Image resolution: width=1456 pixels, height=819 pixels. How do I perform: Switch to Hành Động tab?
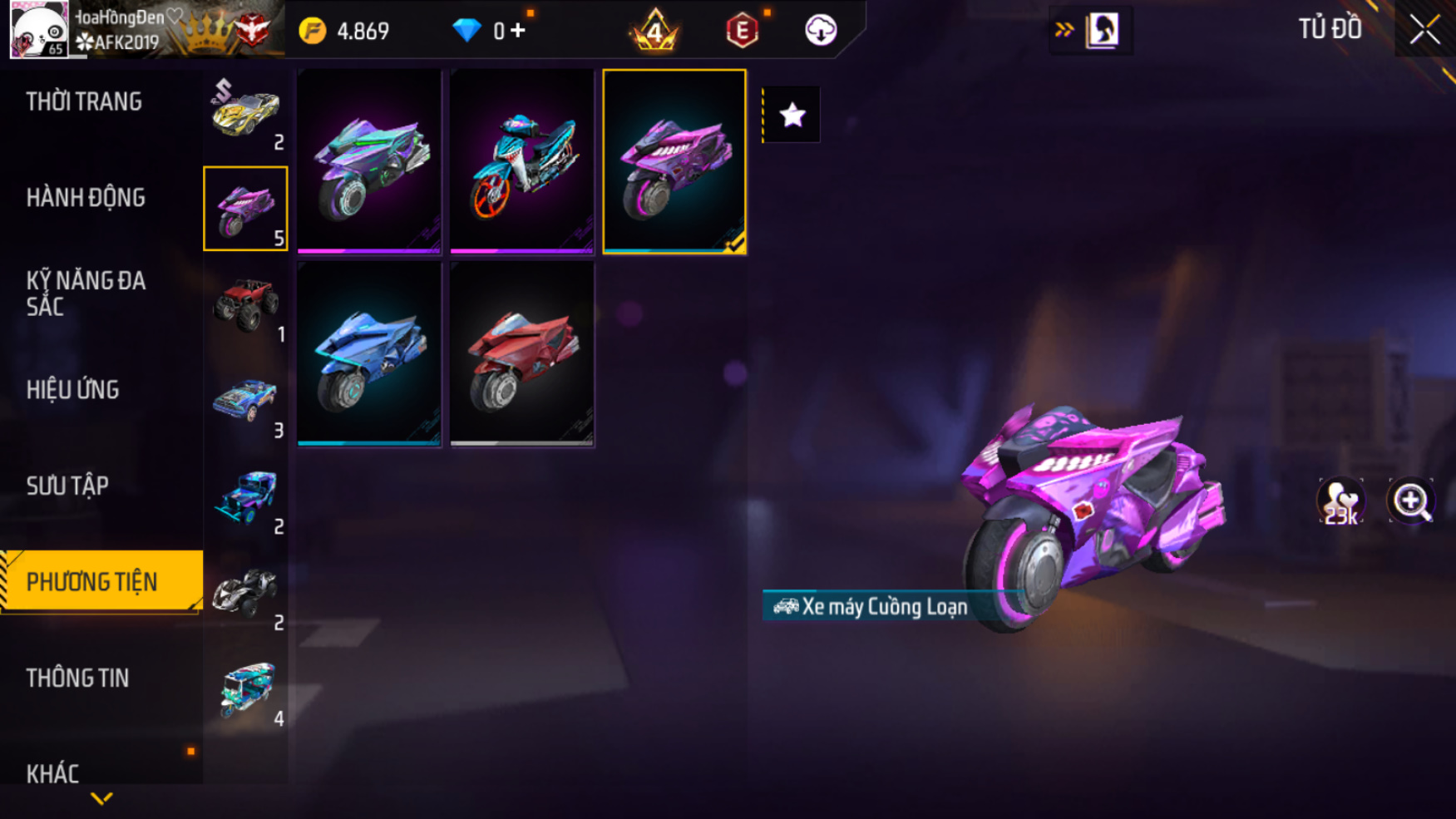coord(86,198)
